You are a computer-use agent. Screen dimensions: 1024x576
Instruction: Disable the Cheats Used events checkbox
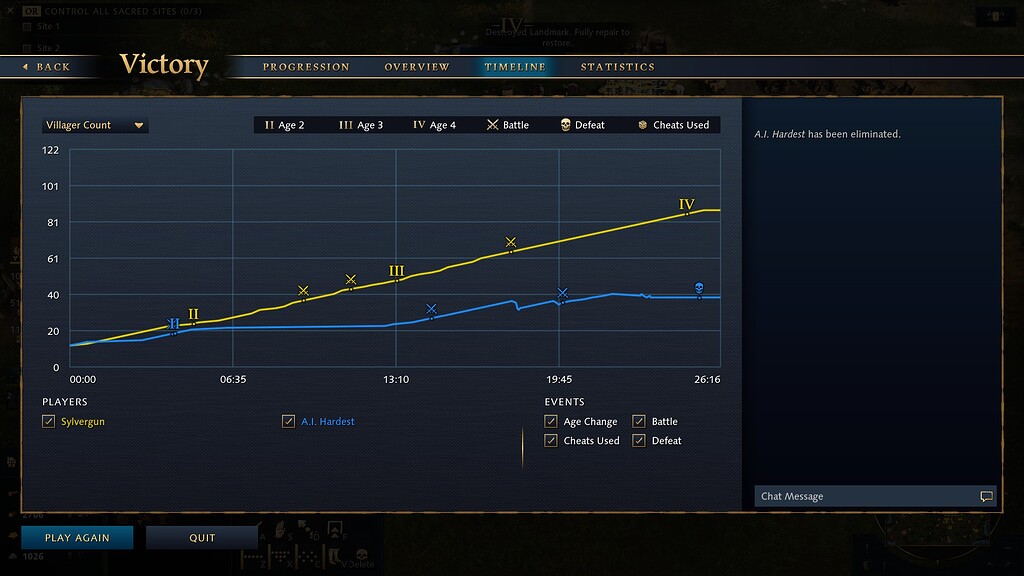pyautogui.click(x=551, y=441)
